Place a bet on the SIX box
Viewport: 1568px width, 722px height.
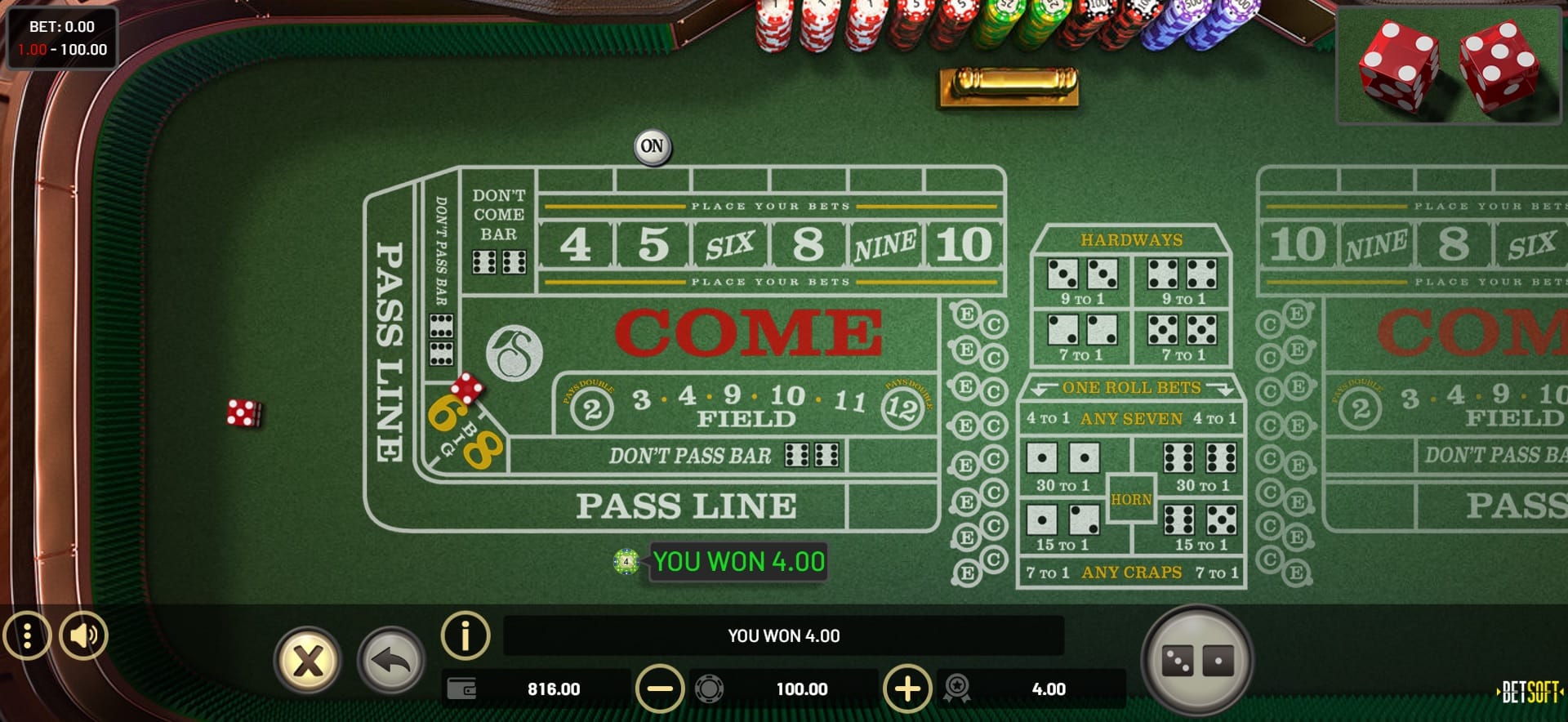pos(730,244)
